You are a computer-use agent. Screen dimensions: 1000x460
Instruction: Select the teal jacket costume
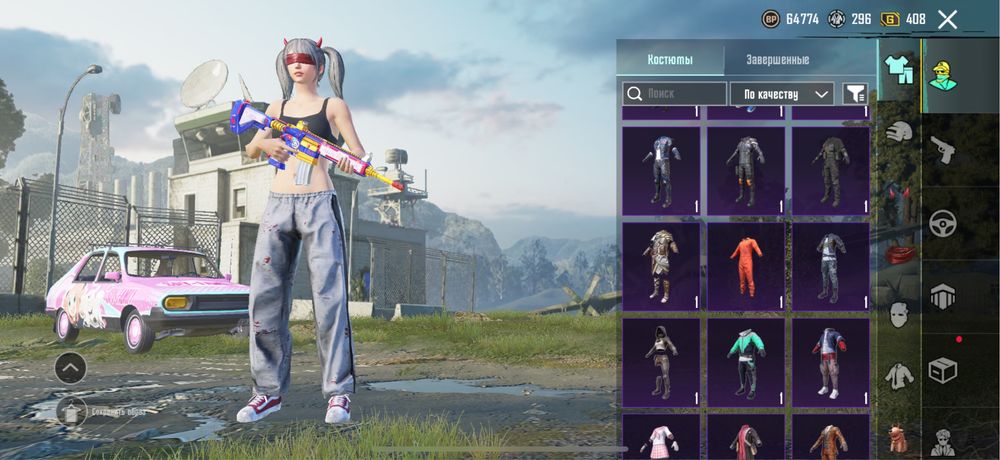[x=746, y=362]
